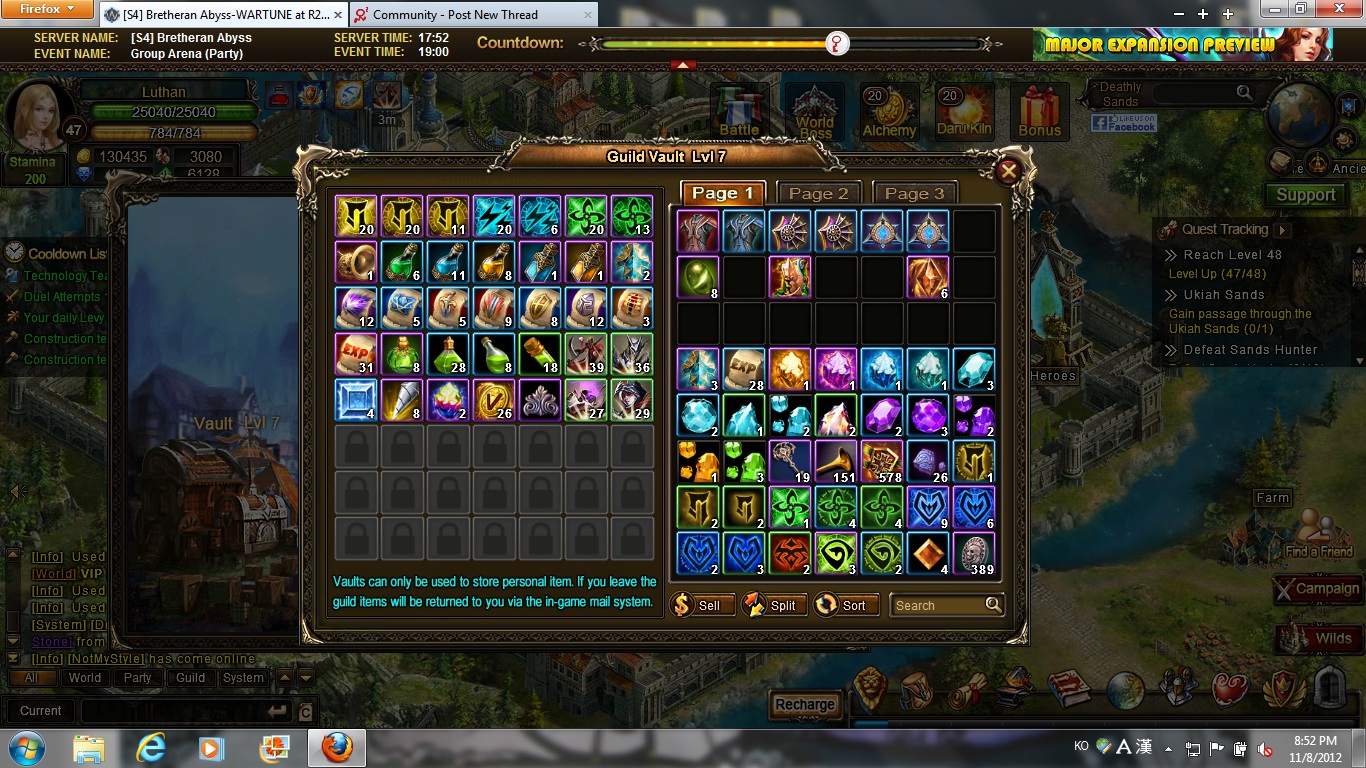This screenshot has width=1366, height=768.
Task: Enter the Campaign menu
Action: 1318,589
